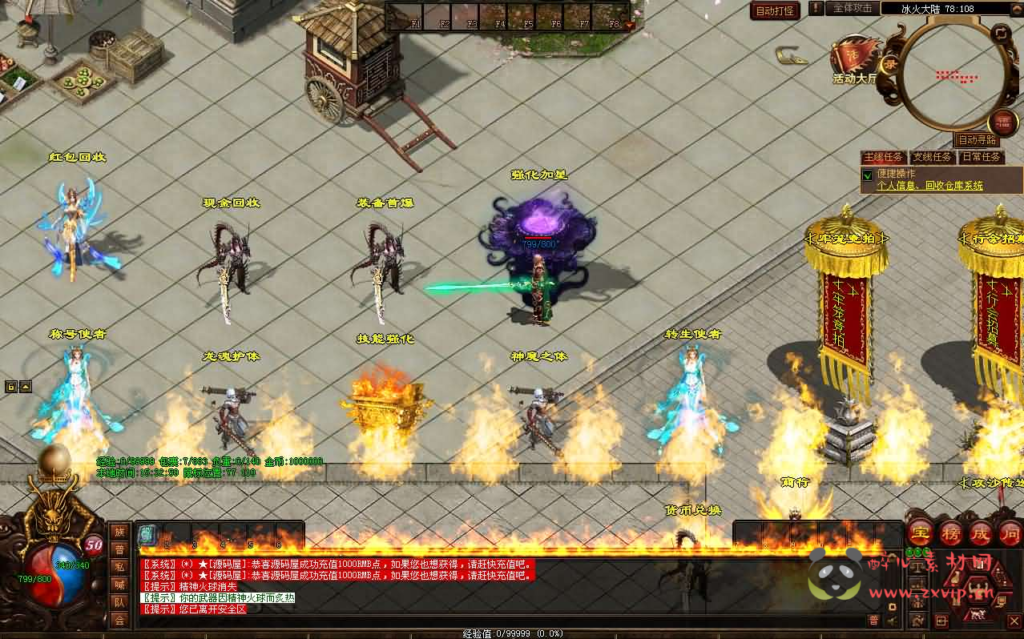The height and width of the screenshot is (639, 1024).
Task: Use the skill in hotbar slot one
Action: 147,534
